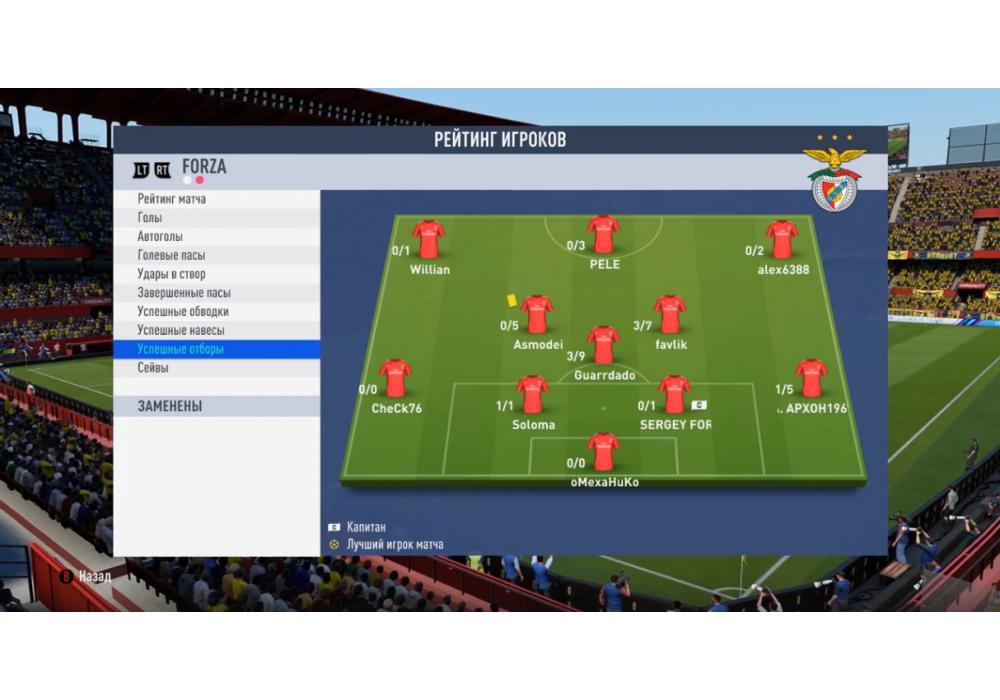The image size is (1000, 700).
Task: Click Guarrdado's shirt in midfield
Action: [x=603, y=345]
